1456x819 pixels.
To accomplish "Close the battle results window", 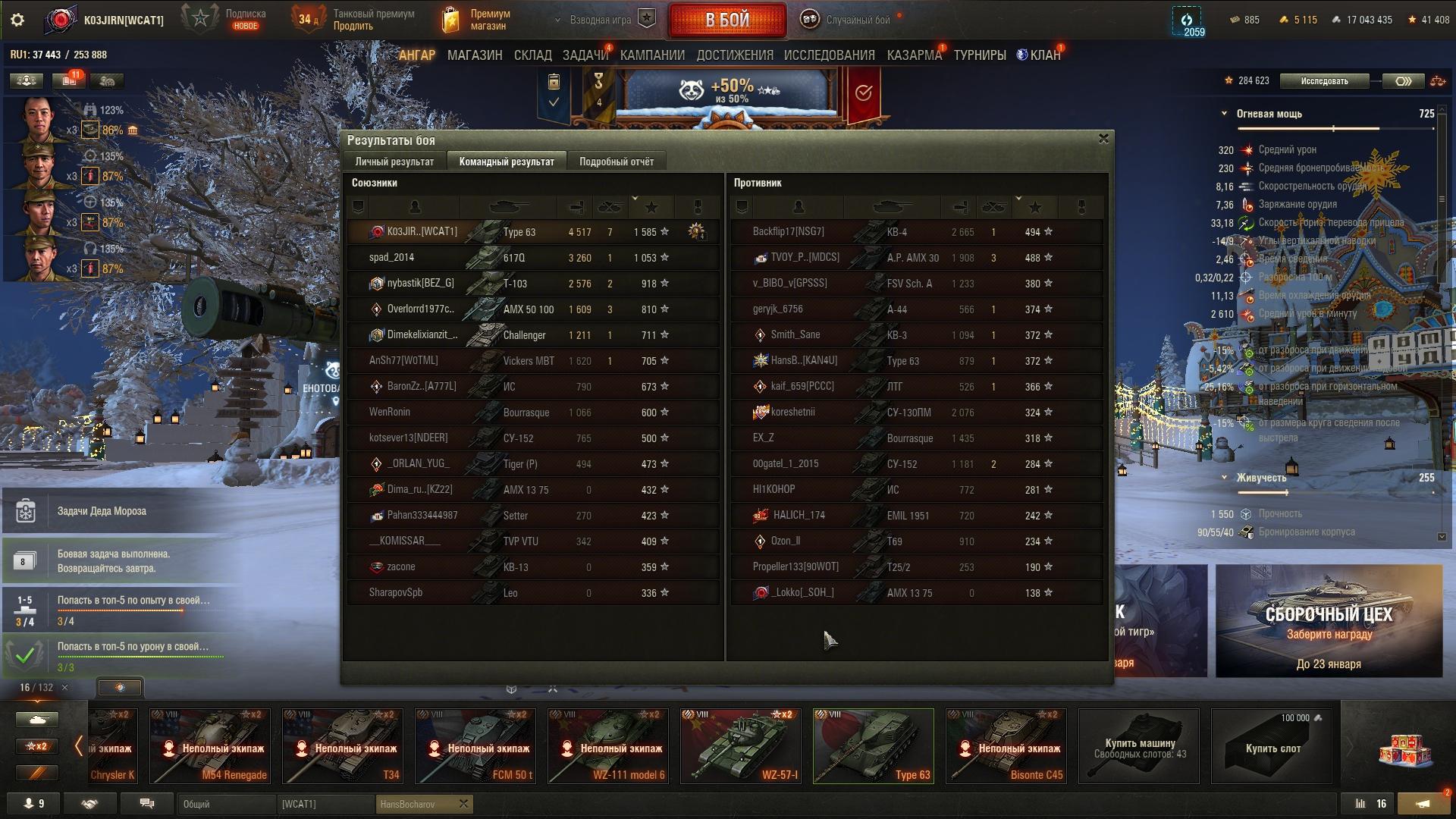I will [1103, 139].
